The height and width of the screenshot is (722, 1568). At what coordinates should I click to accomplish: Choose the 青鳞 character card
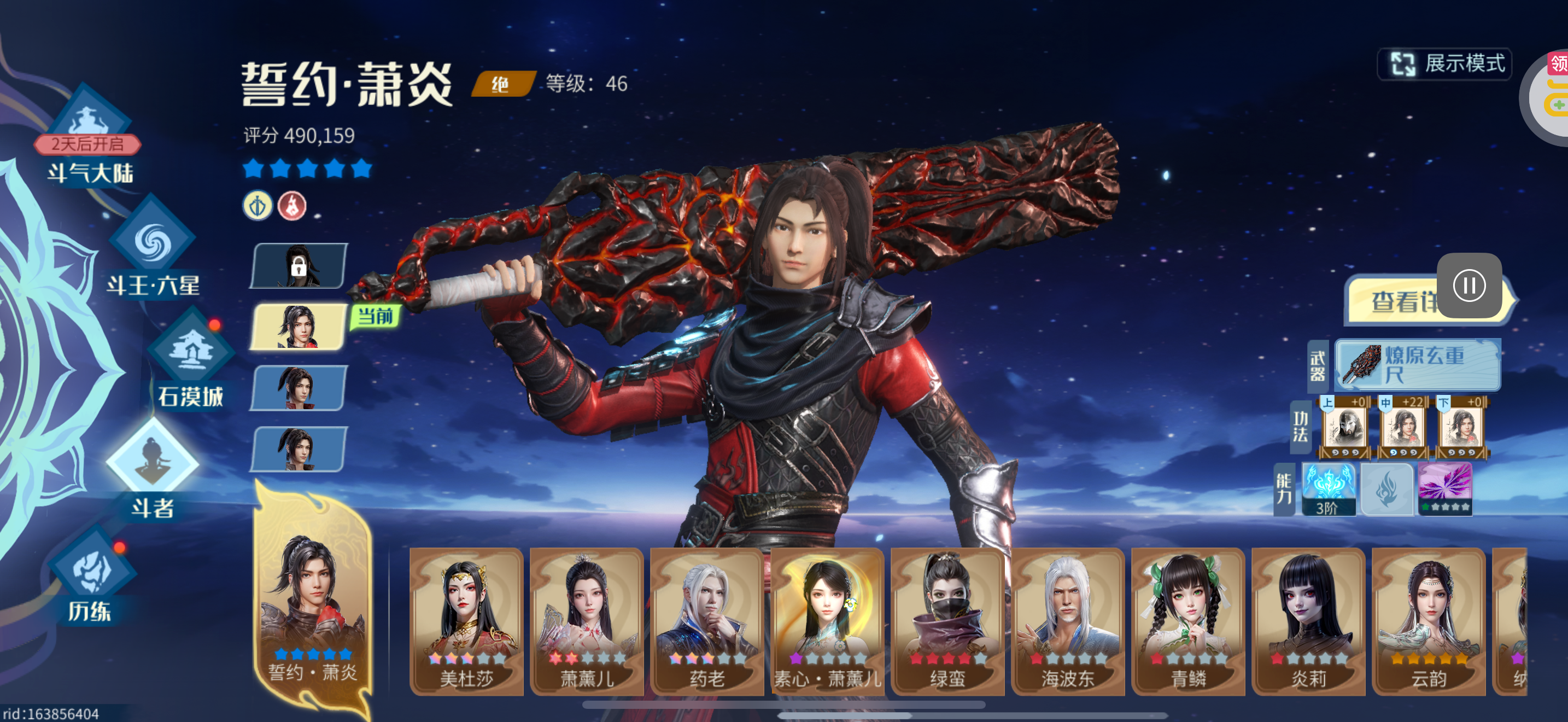tap(1187, 621)
